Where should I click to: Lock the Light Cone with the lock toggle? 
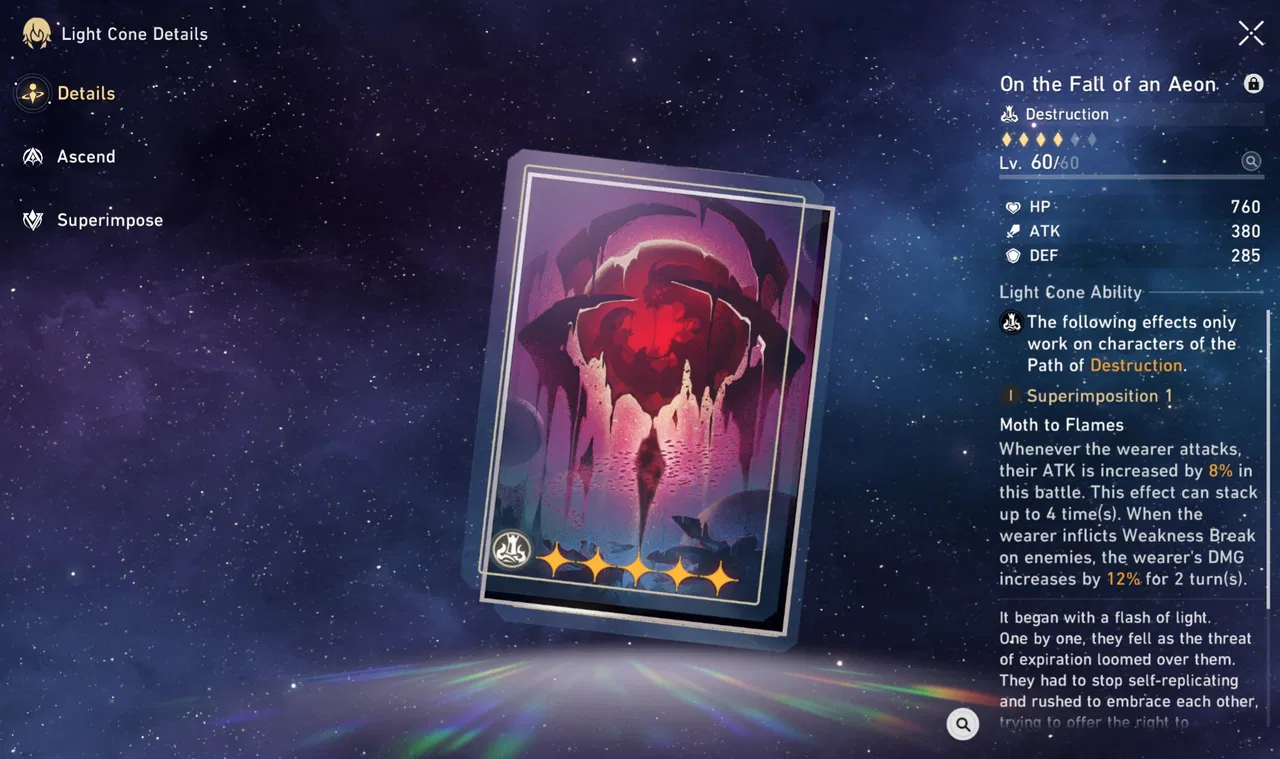pos(1253,84)
